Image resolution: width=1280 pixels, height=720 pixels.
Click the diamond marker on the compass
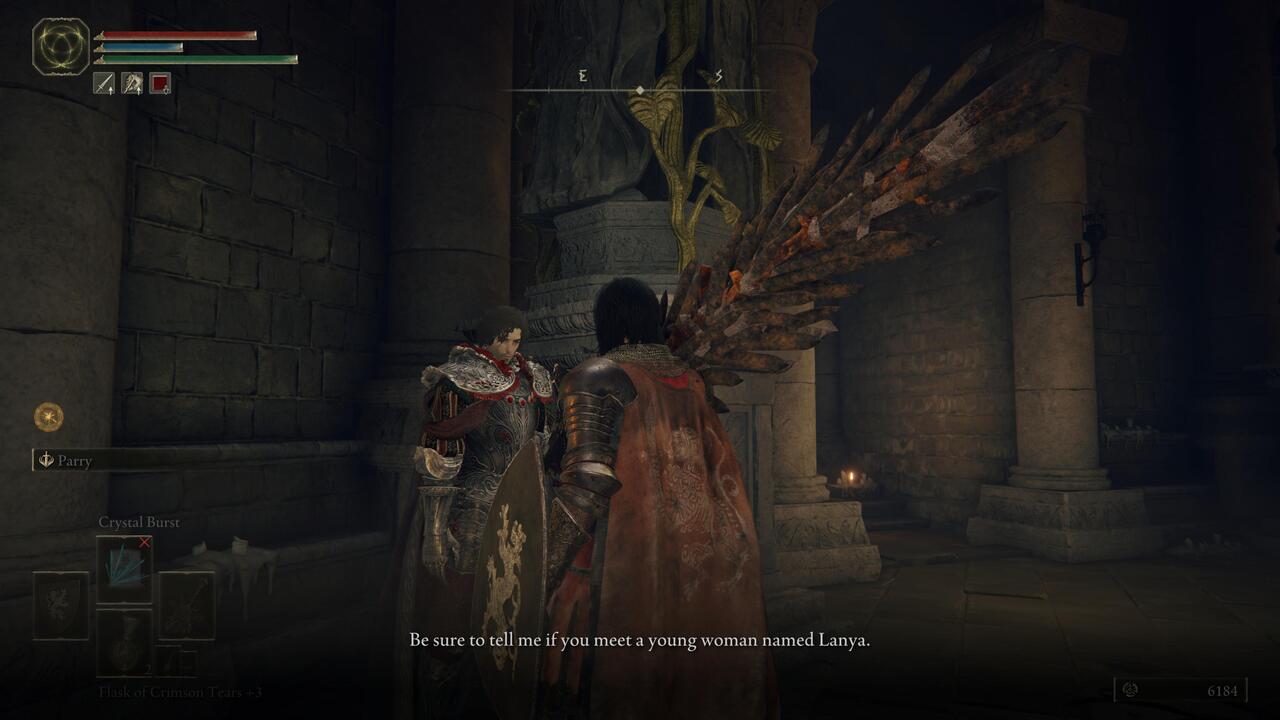(x=640, y=88)
